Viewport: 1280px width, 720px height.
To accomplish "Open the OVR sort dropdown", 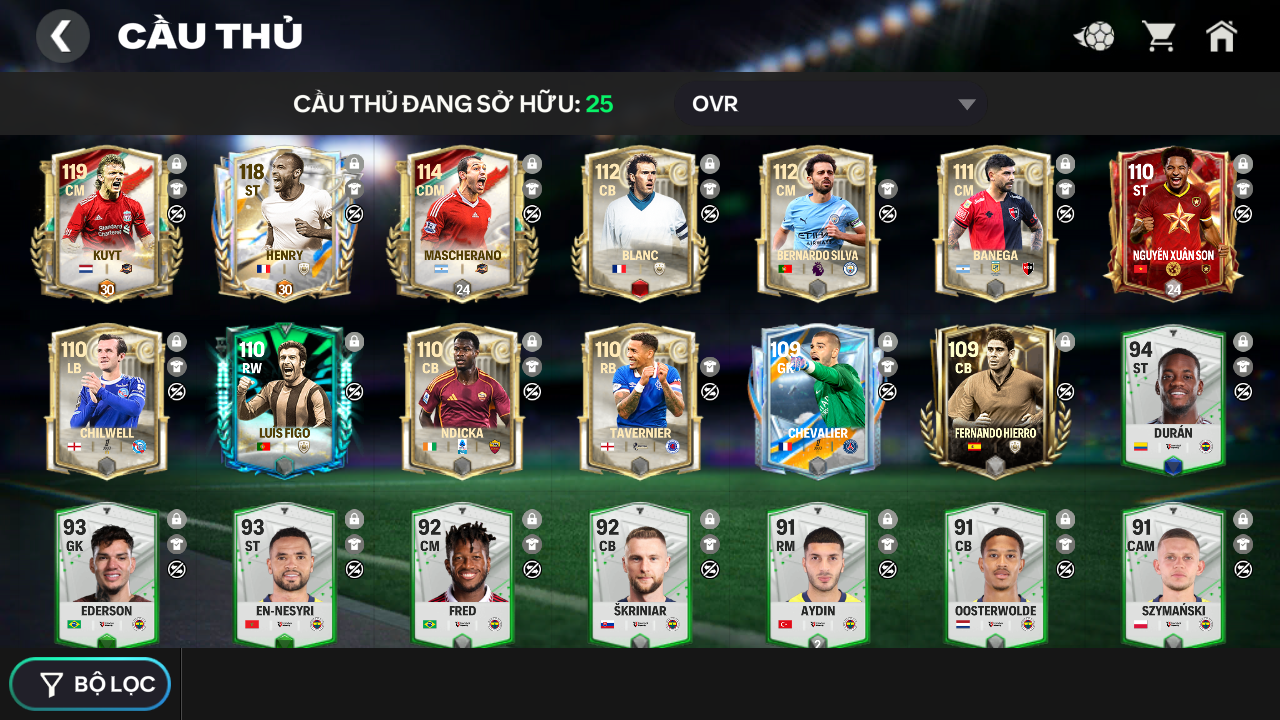I will tap(830, 104).
